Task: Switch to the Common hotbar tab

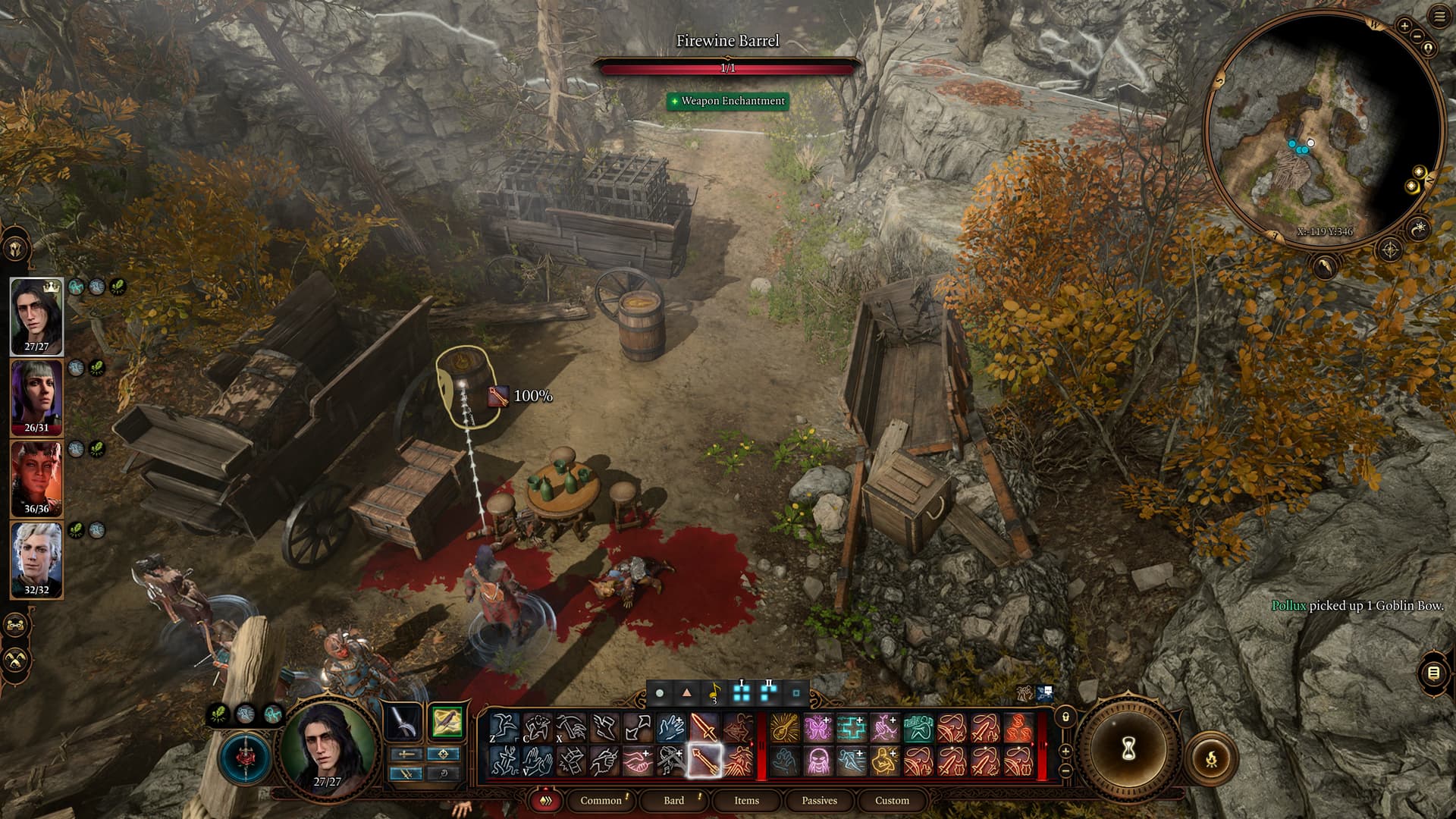Action: (x=601, y=800)
